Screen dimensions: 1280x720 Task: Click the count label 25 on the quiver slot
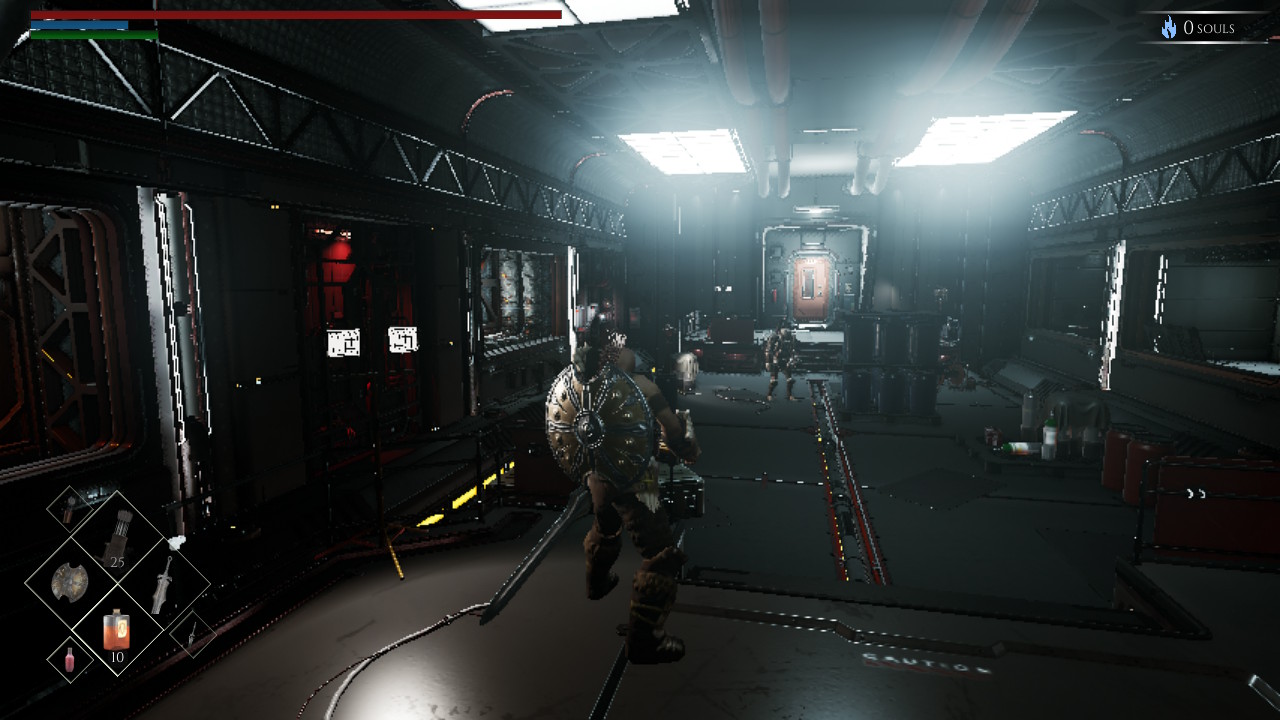click(118, 562)
